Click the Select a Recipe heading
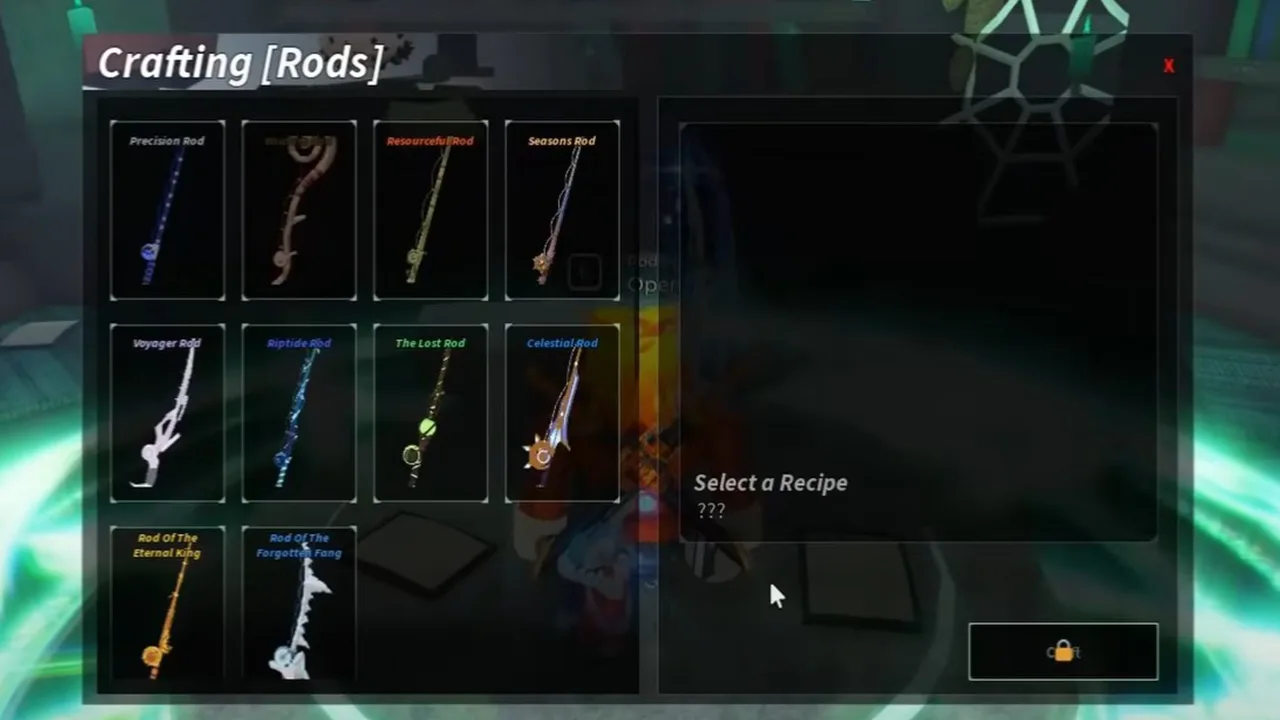Screen dimensions: 1280x720 click(x=770, y=483)
